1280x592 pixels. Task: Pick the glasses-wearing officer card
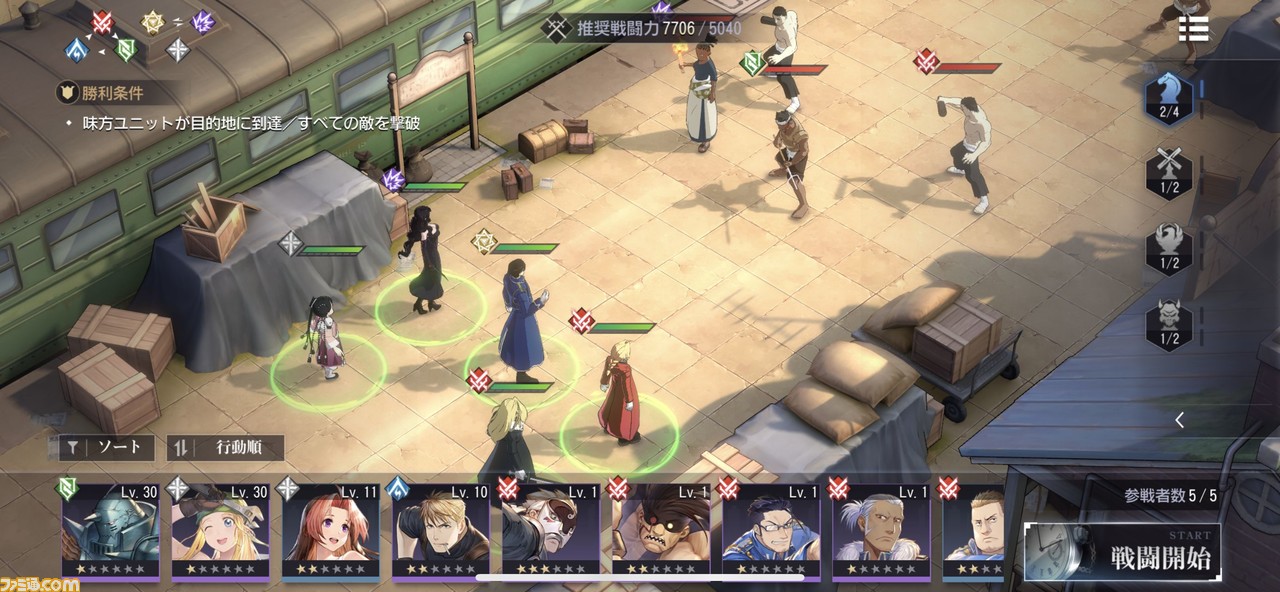point(770,531)
